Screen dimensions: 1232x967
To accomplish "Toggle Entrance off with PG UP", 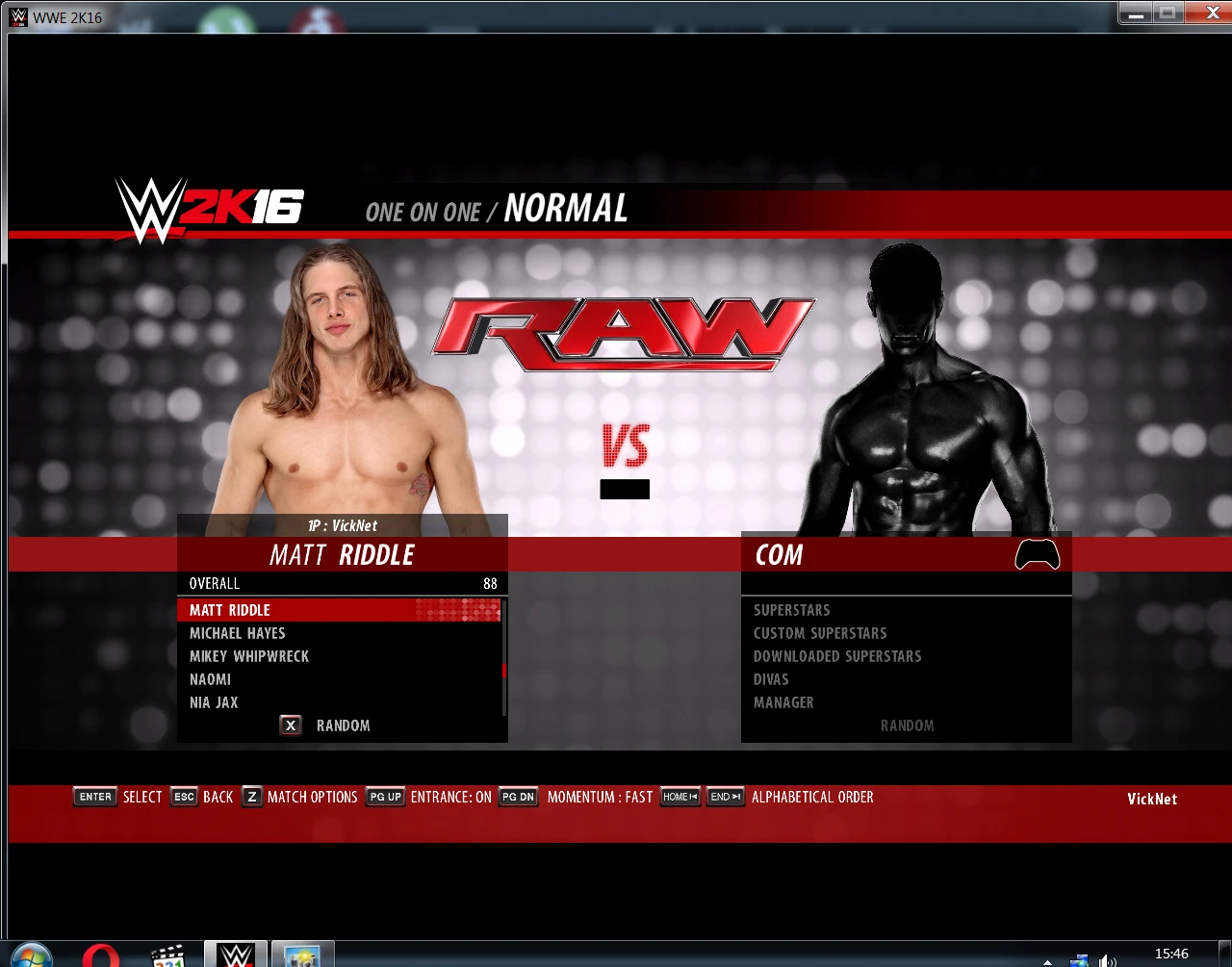I will click(x=384, y=797).
